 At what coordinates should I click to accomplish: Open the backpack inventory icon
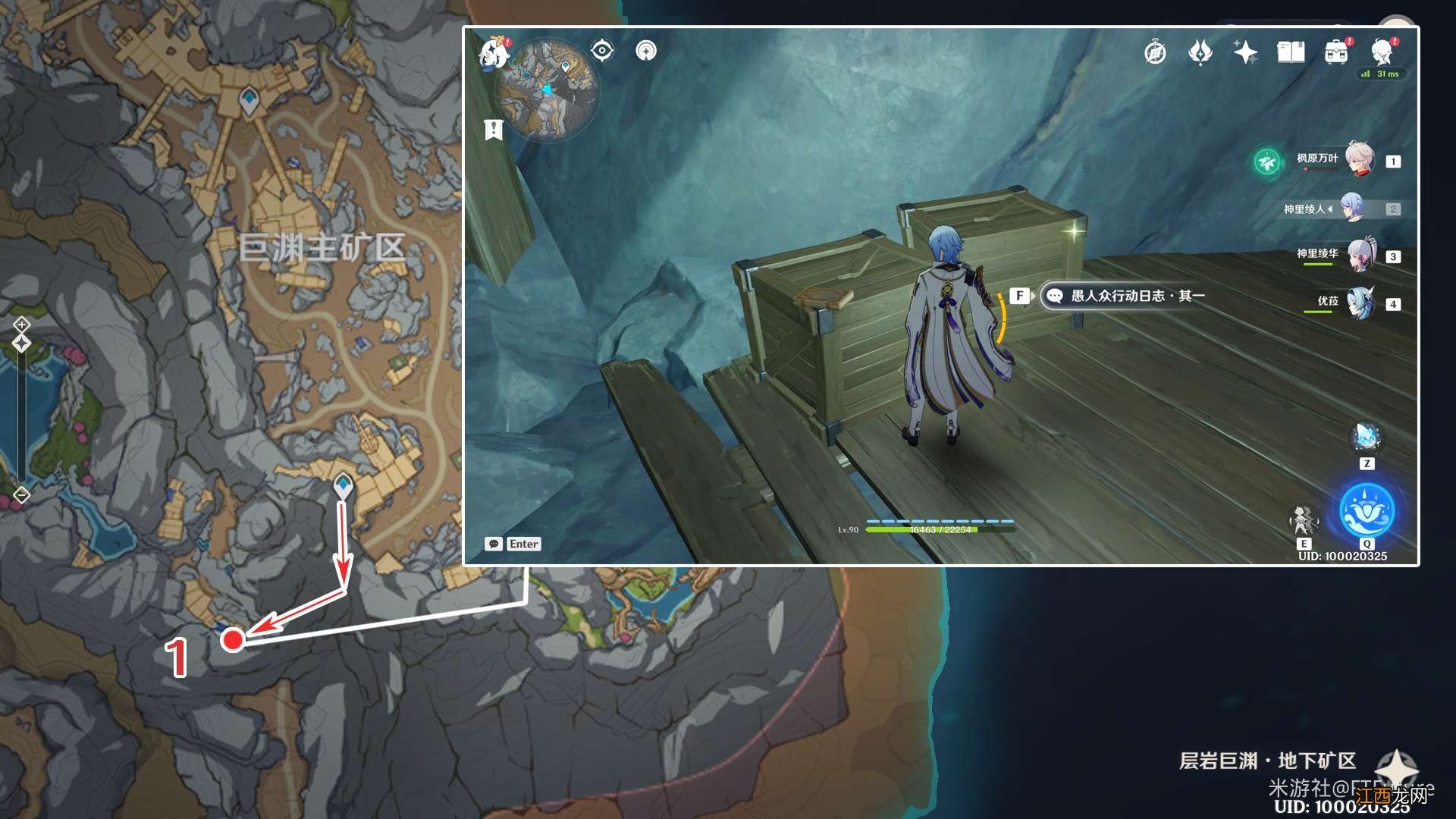tap(1336, 52)
